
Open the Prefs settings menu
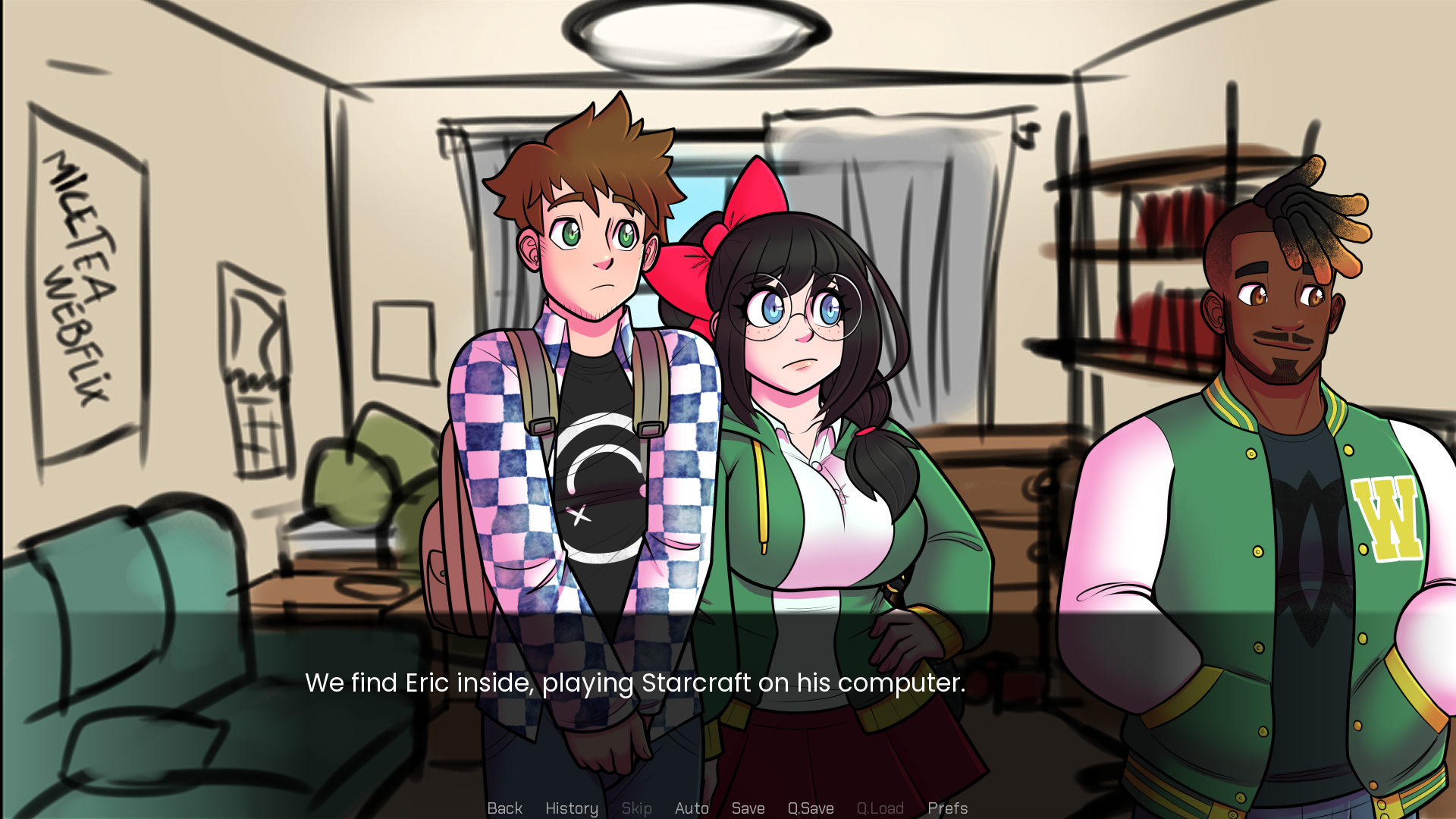947,808
